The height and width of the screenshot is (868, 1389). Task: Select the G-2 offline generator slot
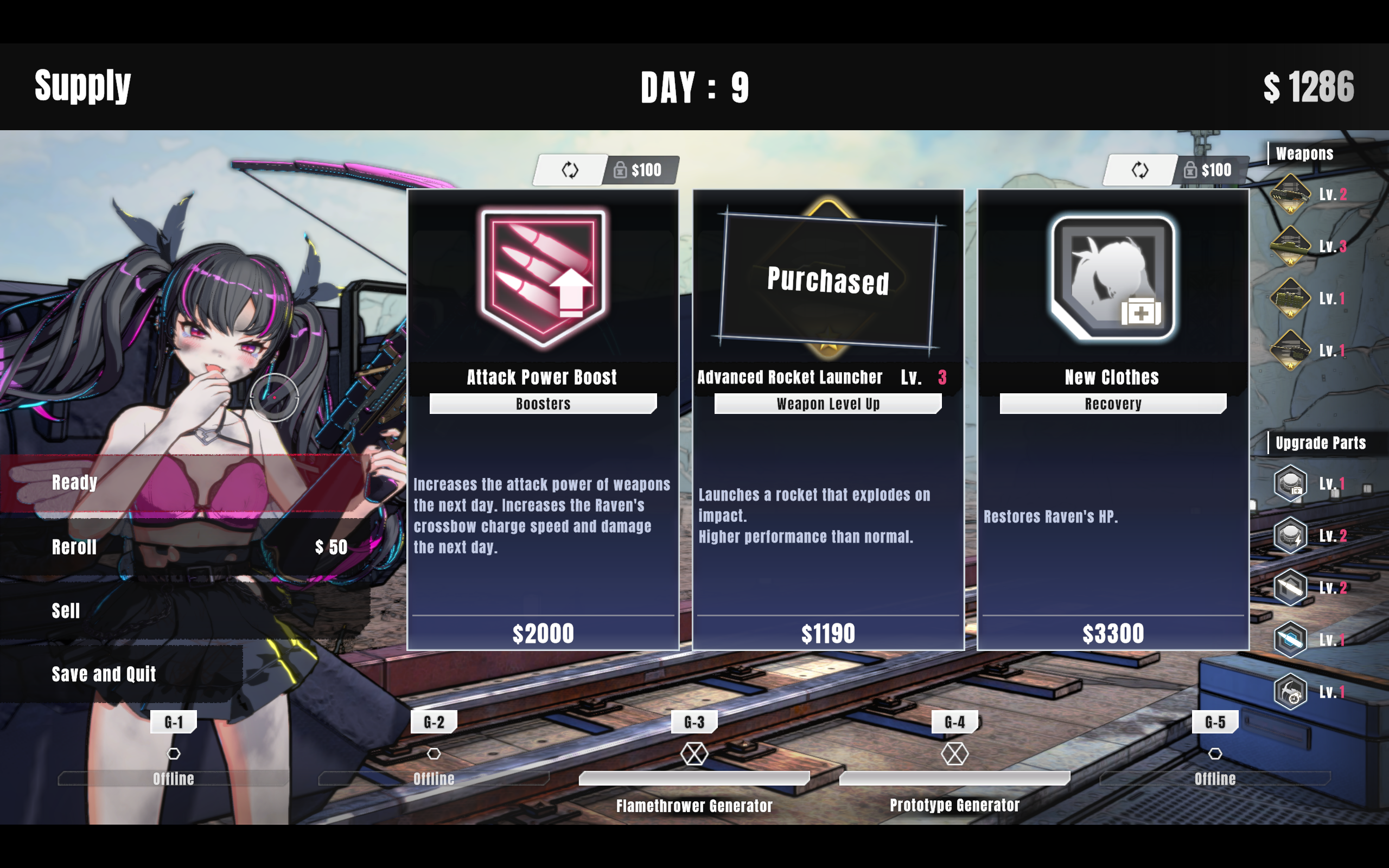[434, 754]
